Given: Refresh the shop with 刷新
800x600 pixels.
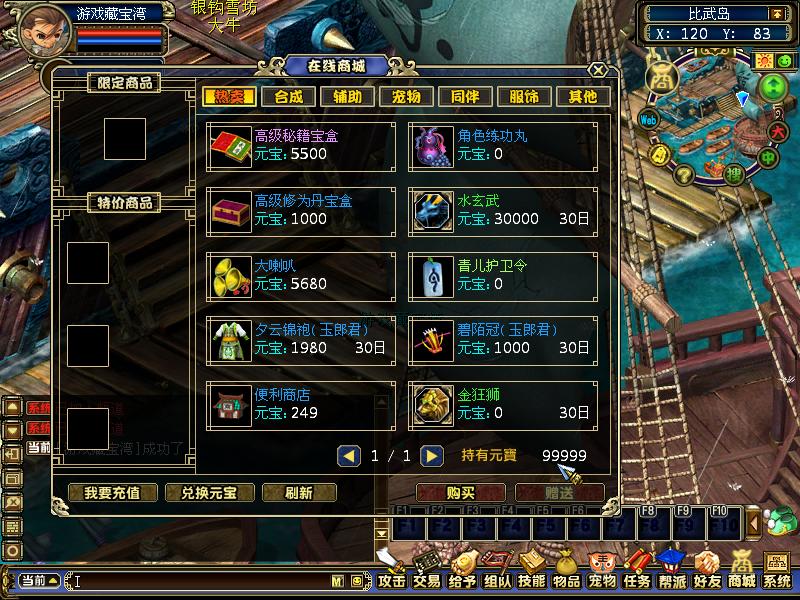Looking at the screenshot, I should 299,492.
